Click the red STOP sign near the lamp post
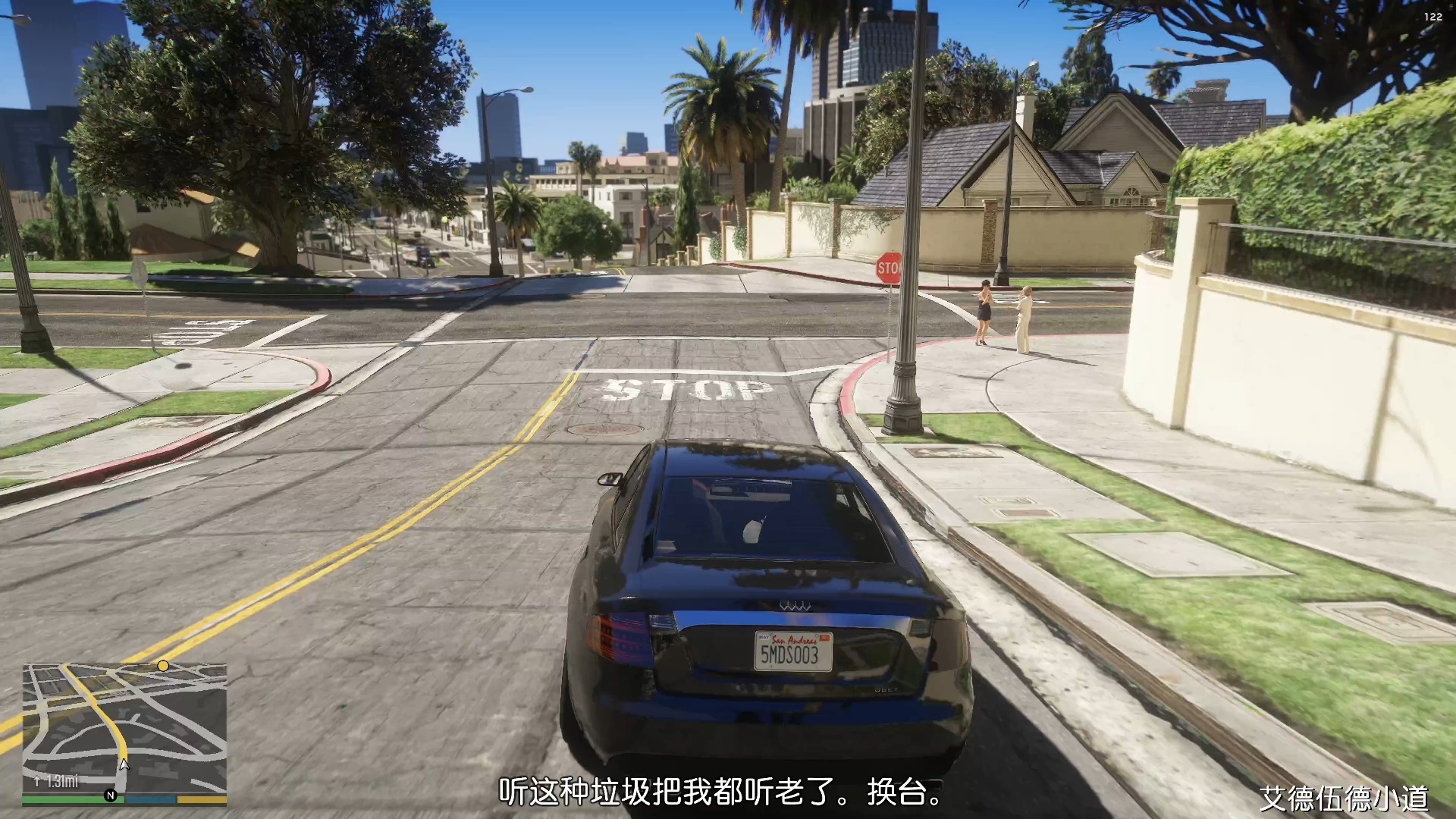The height and width of the screenshot is (819, 1456). coord(890,267)
